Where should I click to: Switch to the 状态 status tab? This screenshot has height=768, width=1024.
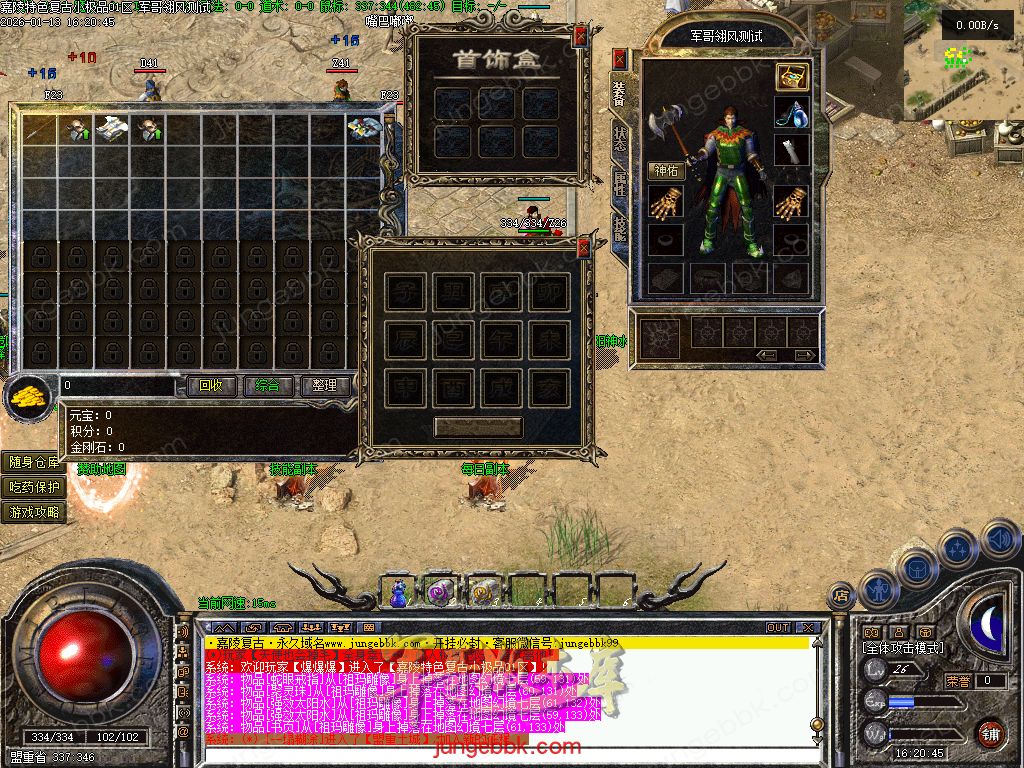coord(619,138)
